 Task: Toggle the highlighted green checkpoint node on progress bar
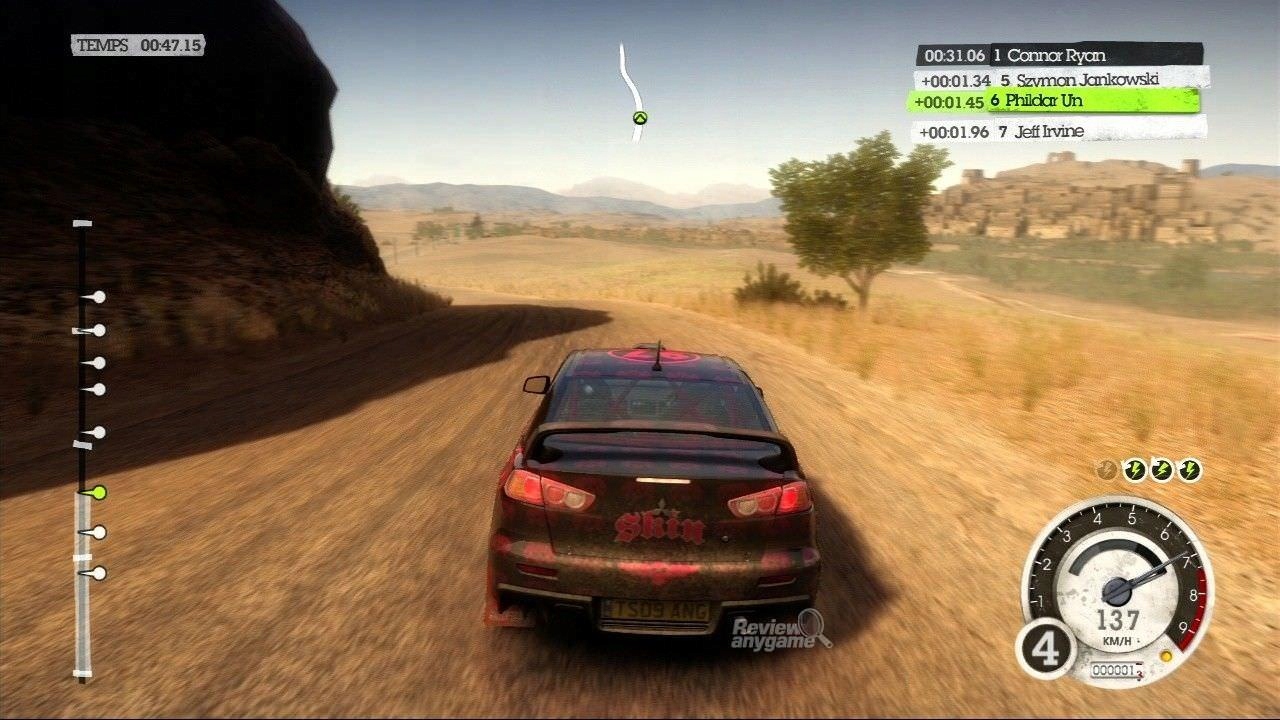(99, 493)
